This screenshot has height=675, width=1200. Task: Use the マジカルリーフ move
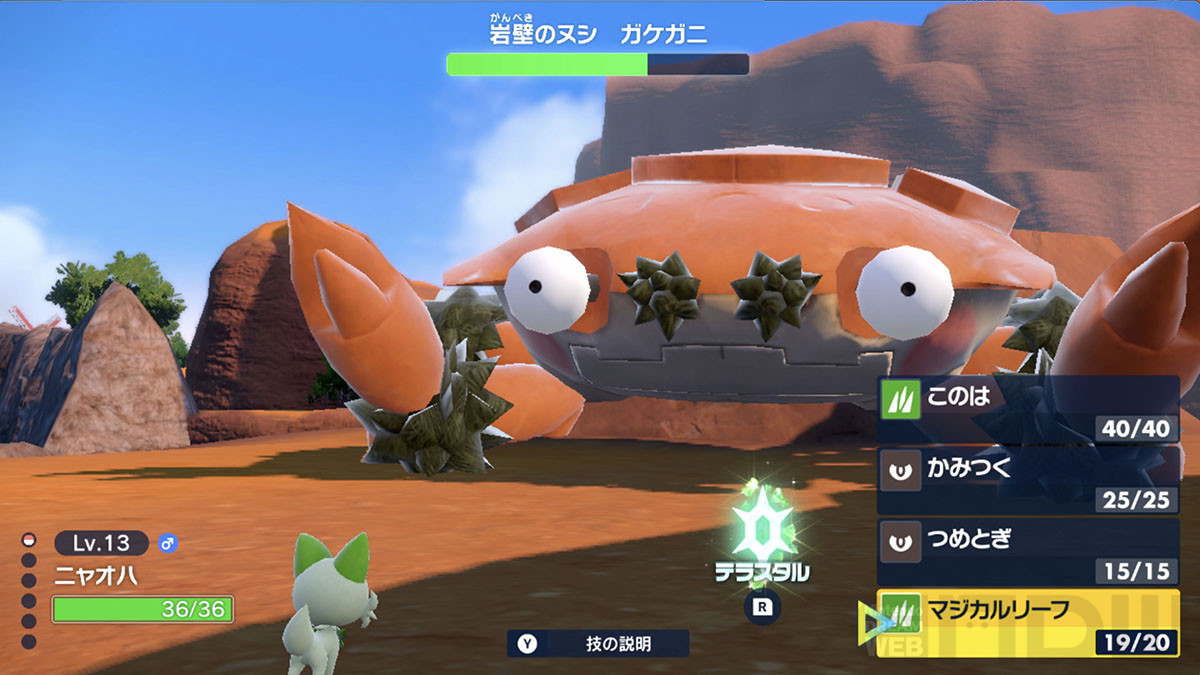point(1028,622)
